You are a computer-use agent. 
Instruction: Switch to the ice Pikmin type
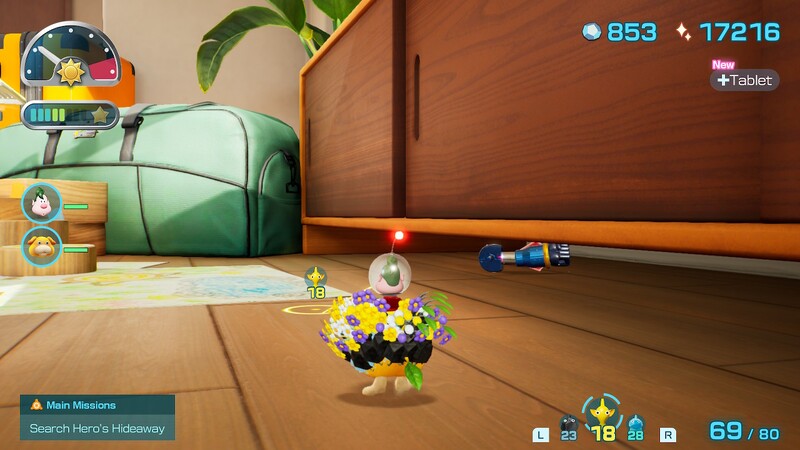(x=635, y=427)
